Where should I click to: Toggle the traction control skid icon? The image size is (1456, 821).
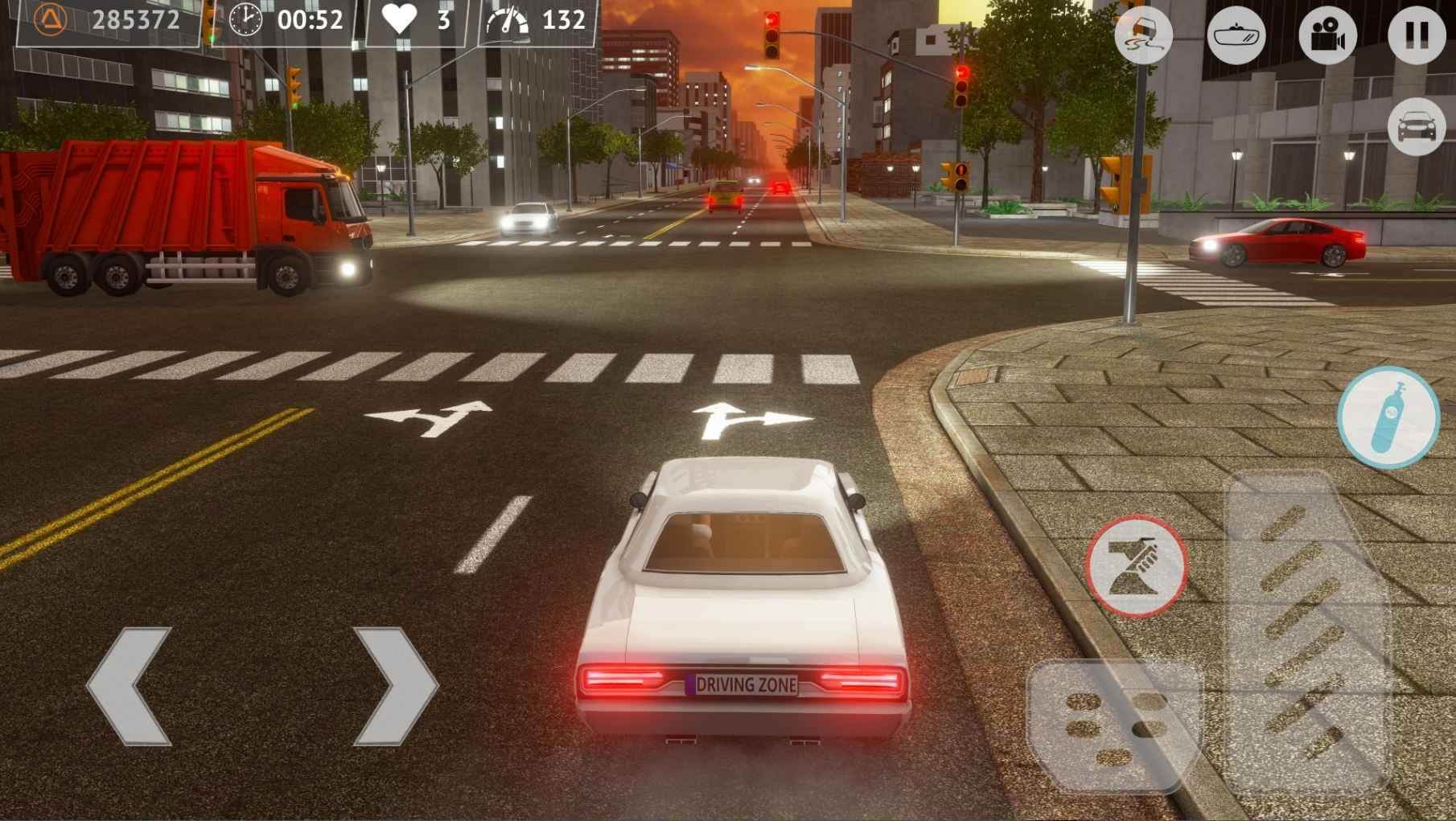point(1143,35)
